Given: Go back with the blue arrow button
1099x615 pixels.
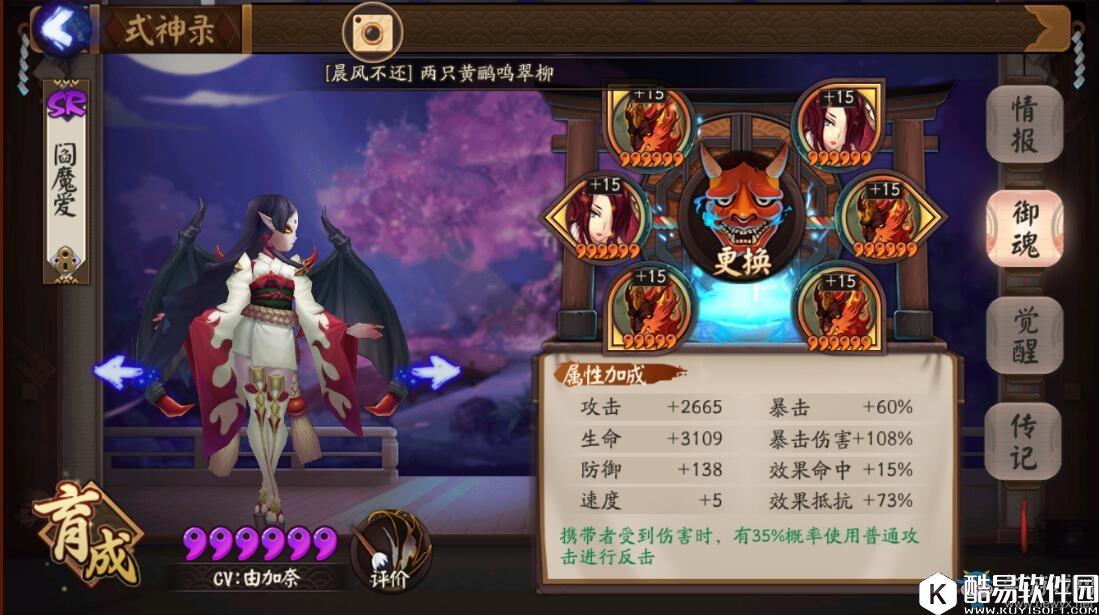Looking at the screenshot, I should tap(60, 29).
